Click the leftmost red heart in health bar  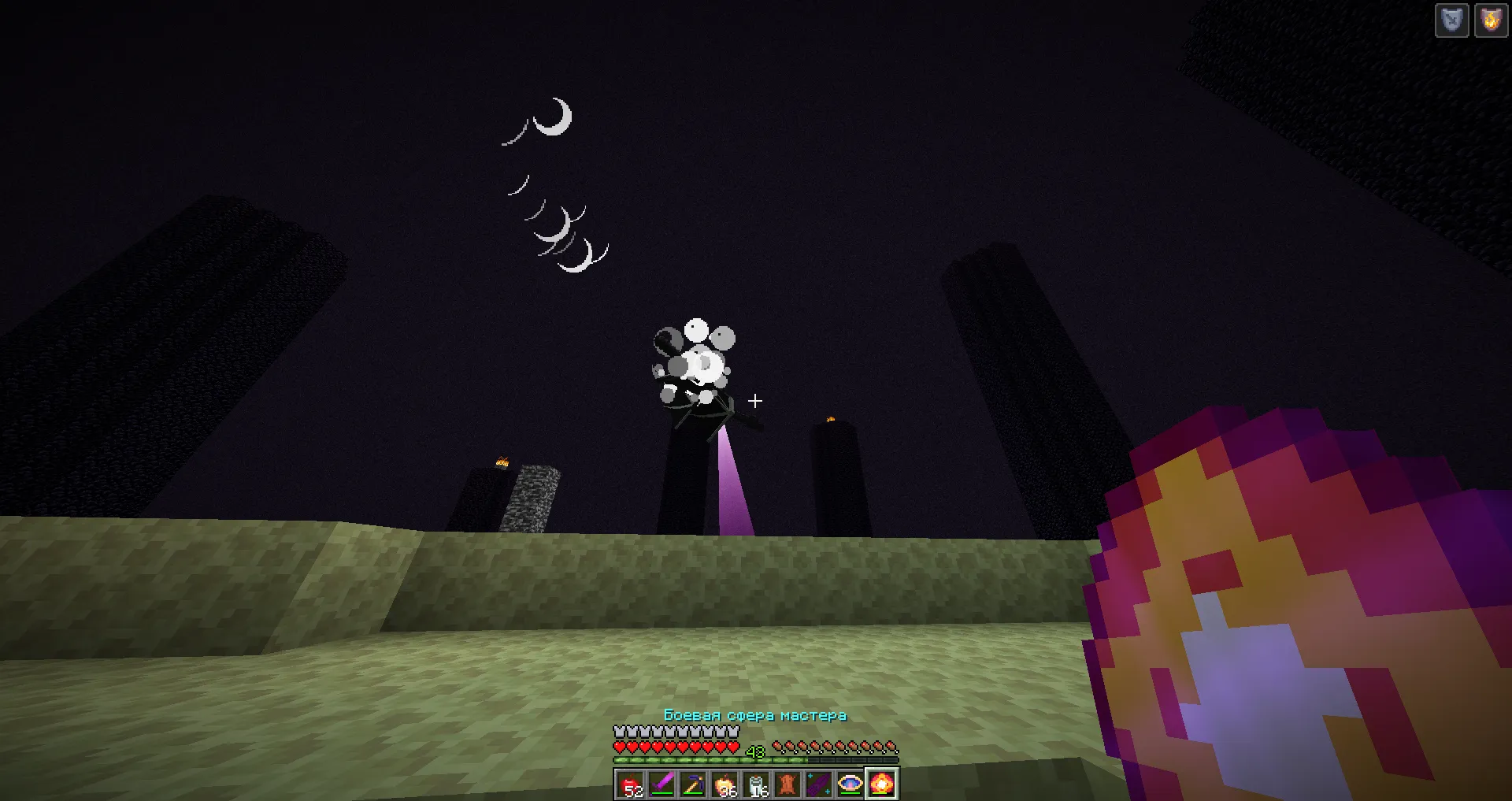[620, 747]
